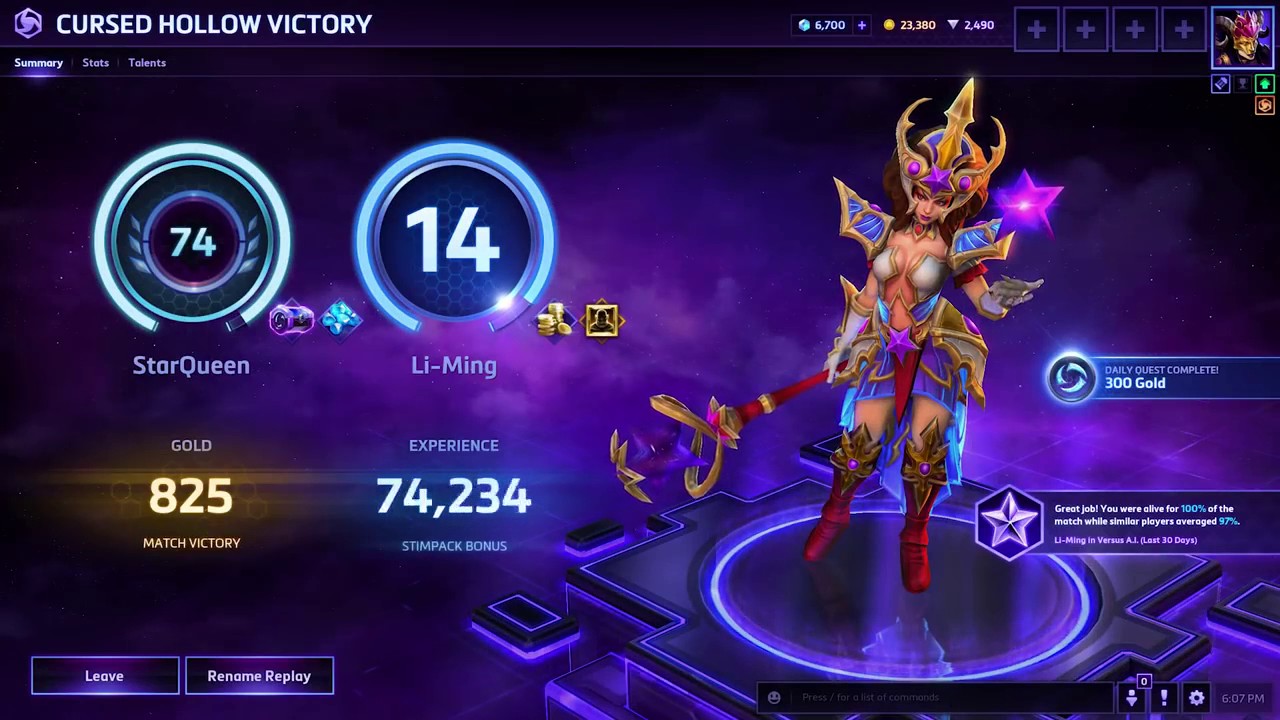View the purple loot chest reward icon
Screen dimensions: 1280x720
[292, 320]
